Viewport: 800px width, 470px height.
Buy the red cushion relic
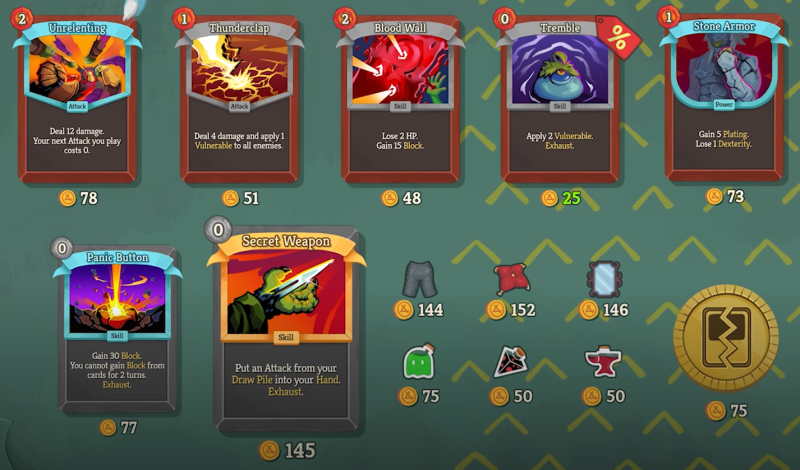coord(511,278)
